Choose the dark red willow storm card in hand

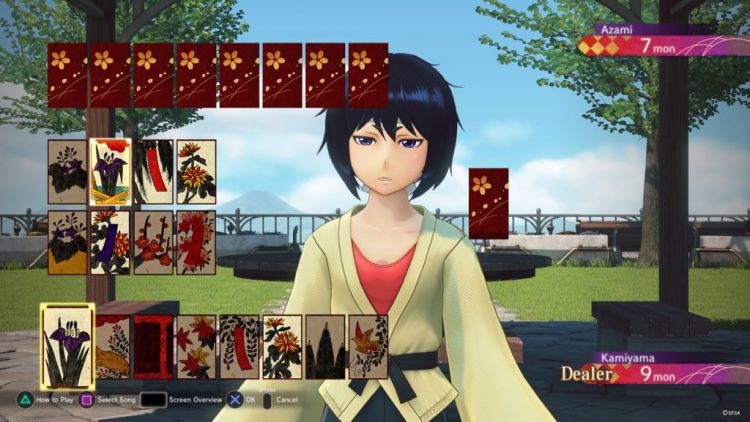coord(154,346)
